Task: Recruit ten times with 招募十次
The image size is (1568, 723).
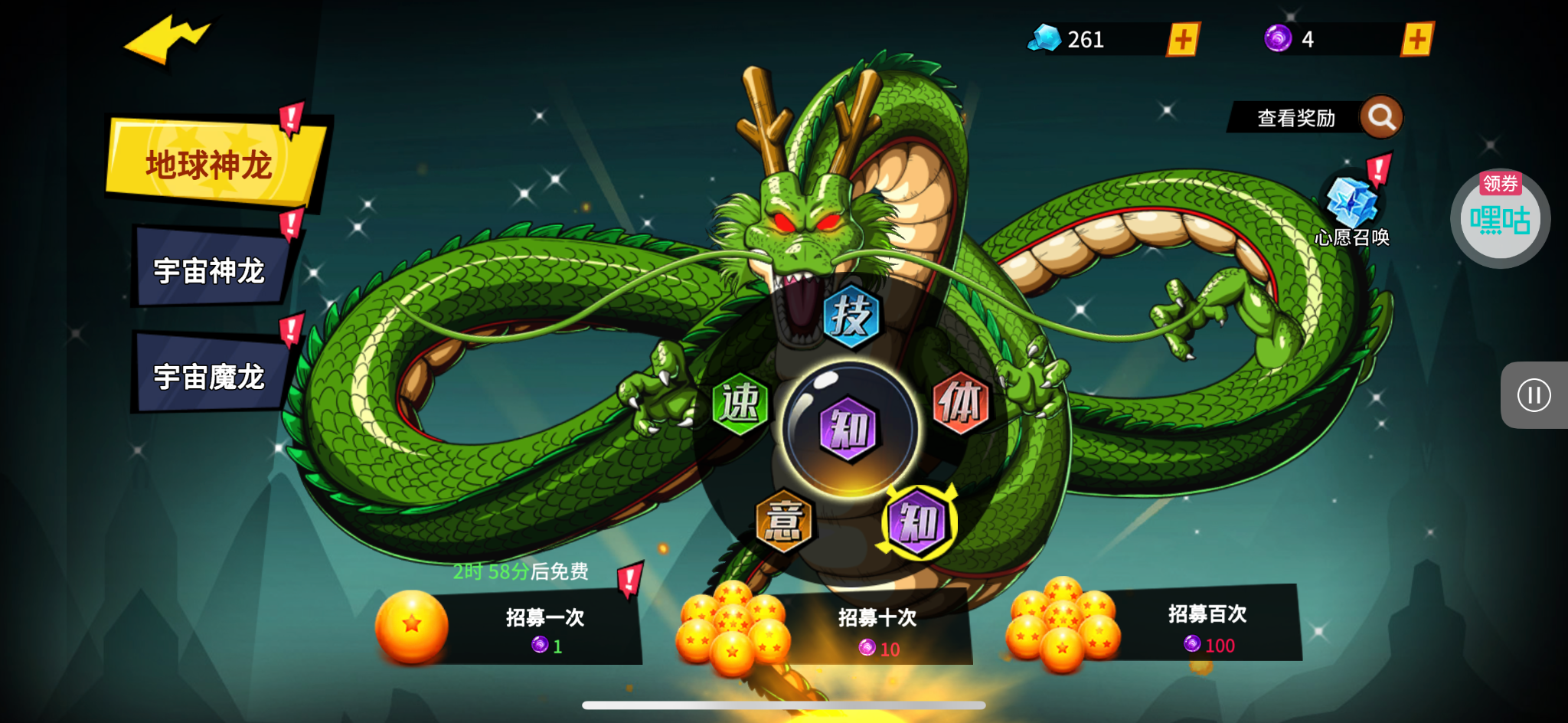Action: pos(877,630)
